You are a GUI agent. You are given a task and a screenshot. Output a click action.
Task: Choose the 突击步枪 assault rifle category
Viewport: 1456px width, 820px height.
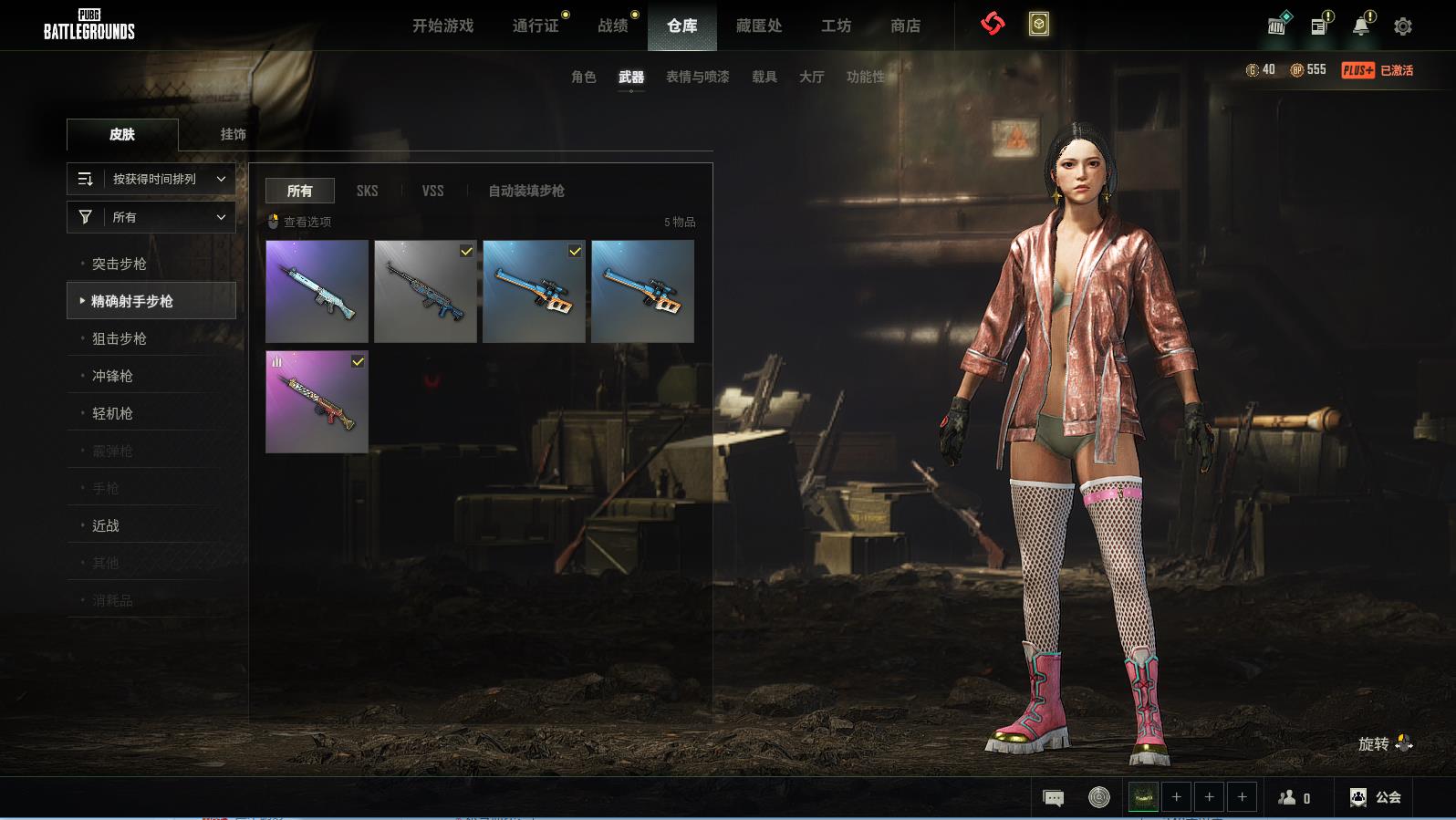point(119,264)
